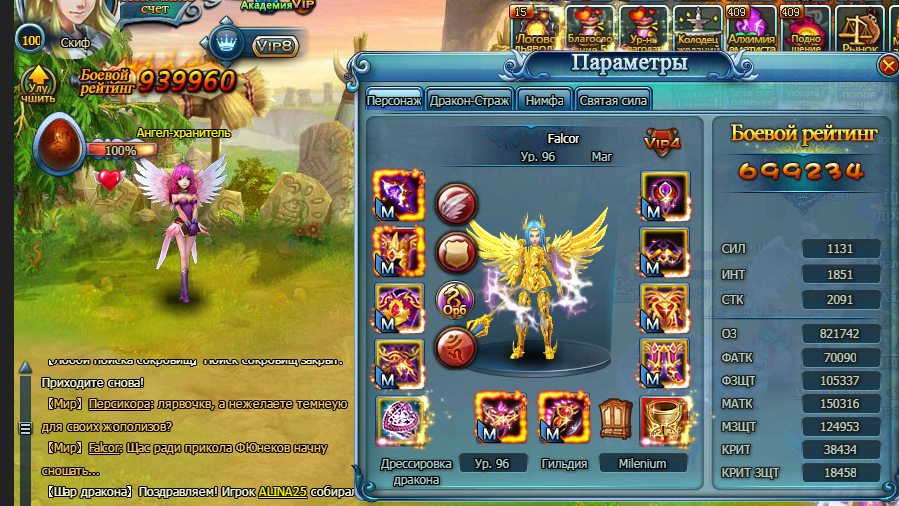Select the shield emblem round button
899x506 pixels.
pos(456,252)
